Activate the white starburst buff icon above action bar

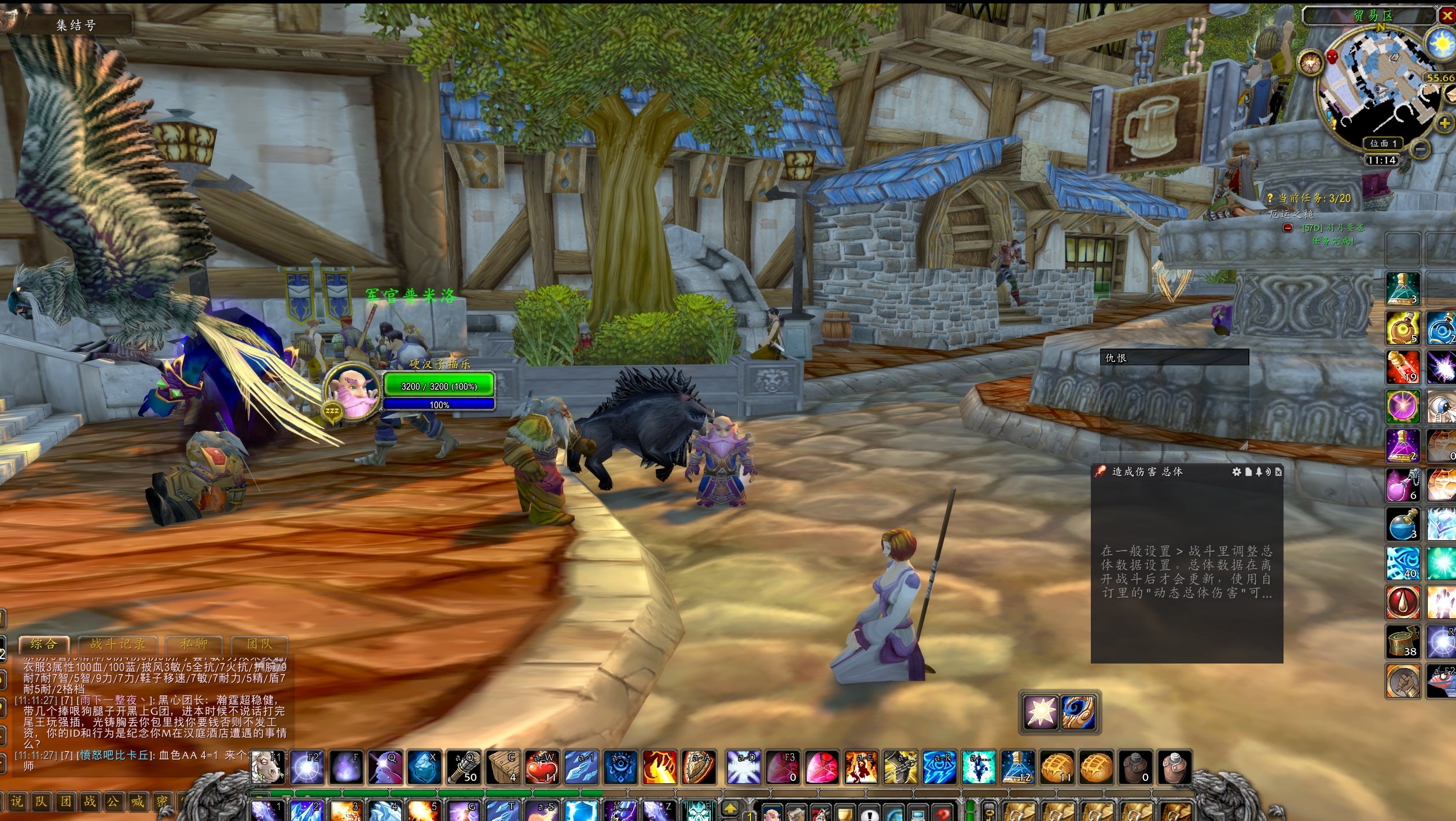click(x=1040, y=712)
